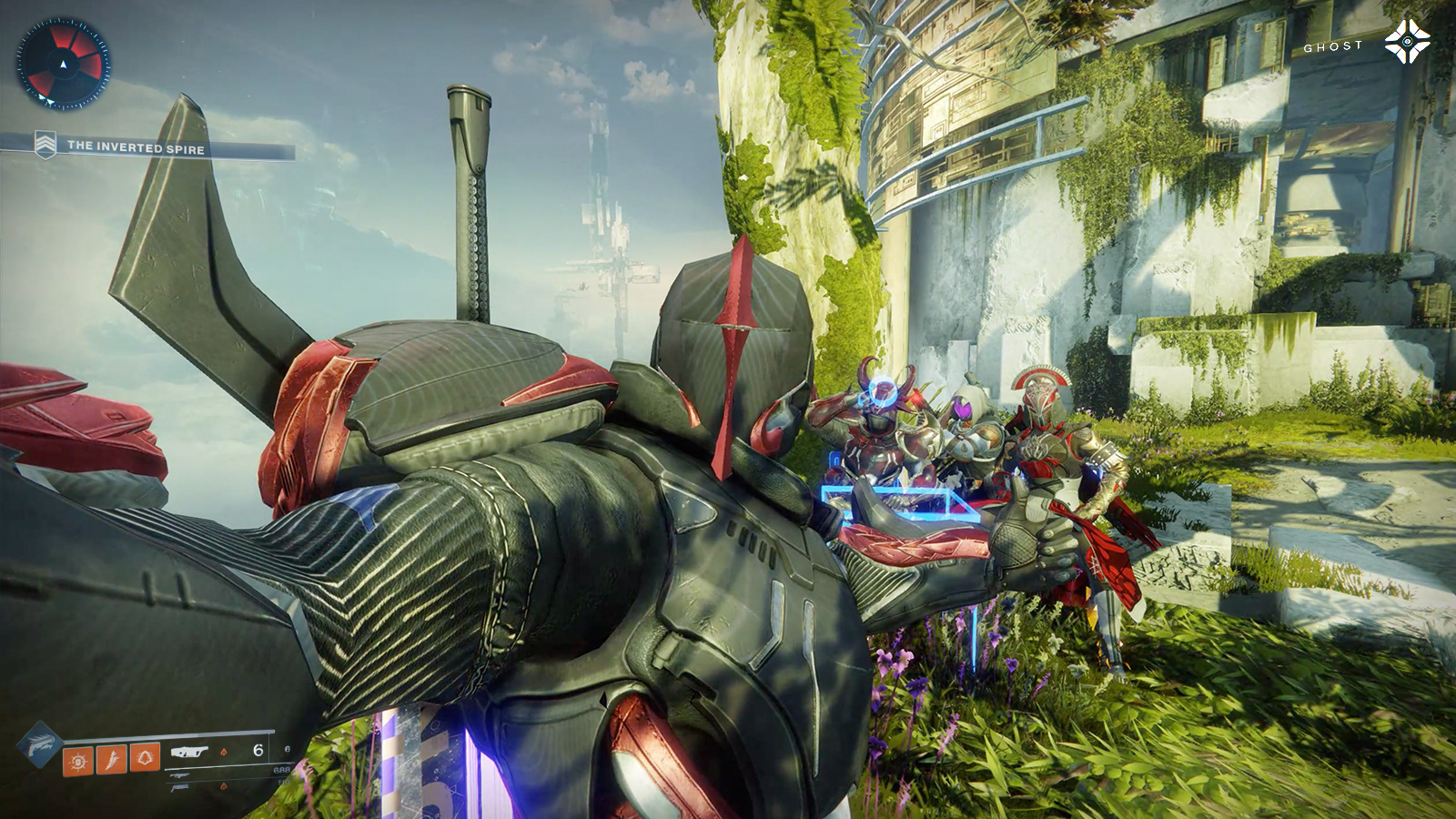
Task: Open The Inverted Spire objective tracker
Action: (x=136, y=147)
